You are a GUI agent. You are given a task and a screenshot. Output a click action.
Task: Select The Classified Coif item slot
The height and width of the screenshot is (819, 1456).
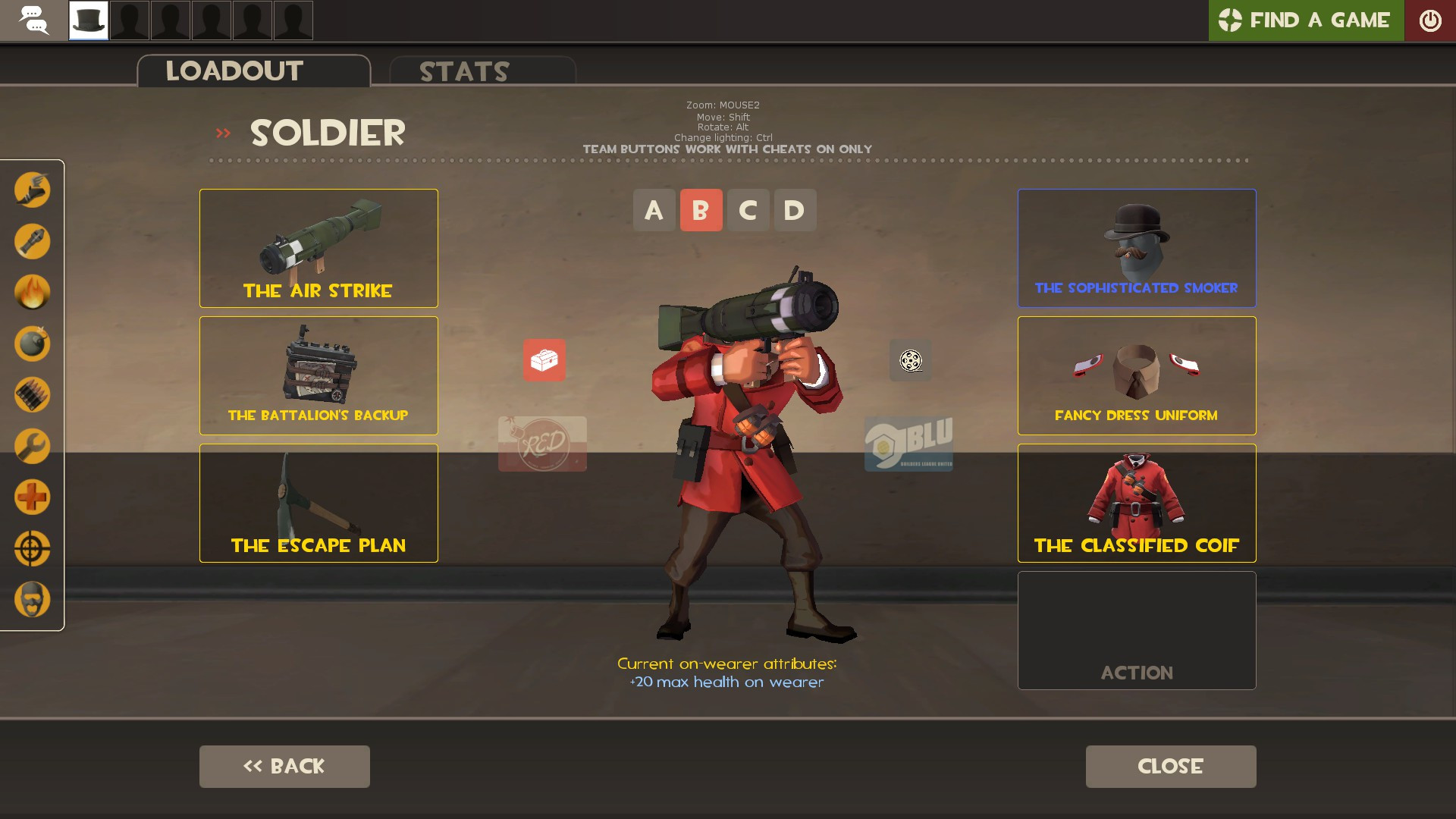[1136, 503]
